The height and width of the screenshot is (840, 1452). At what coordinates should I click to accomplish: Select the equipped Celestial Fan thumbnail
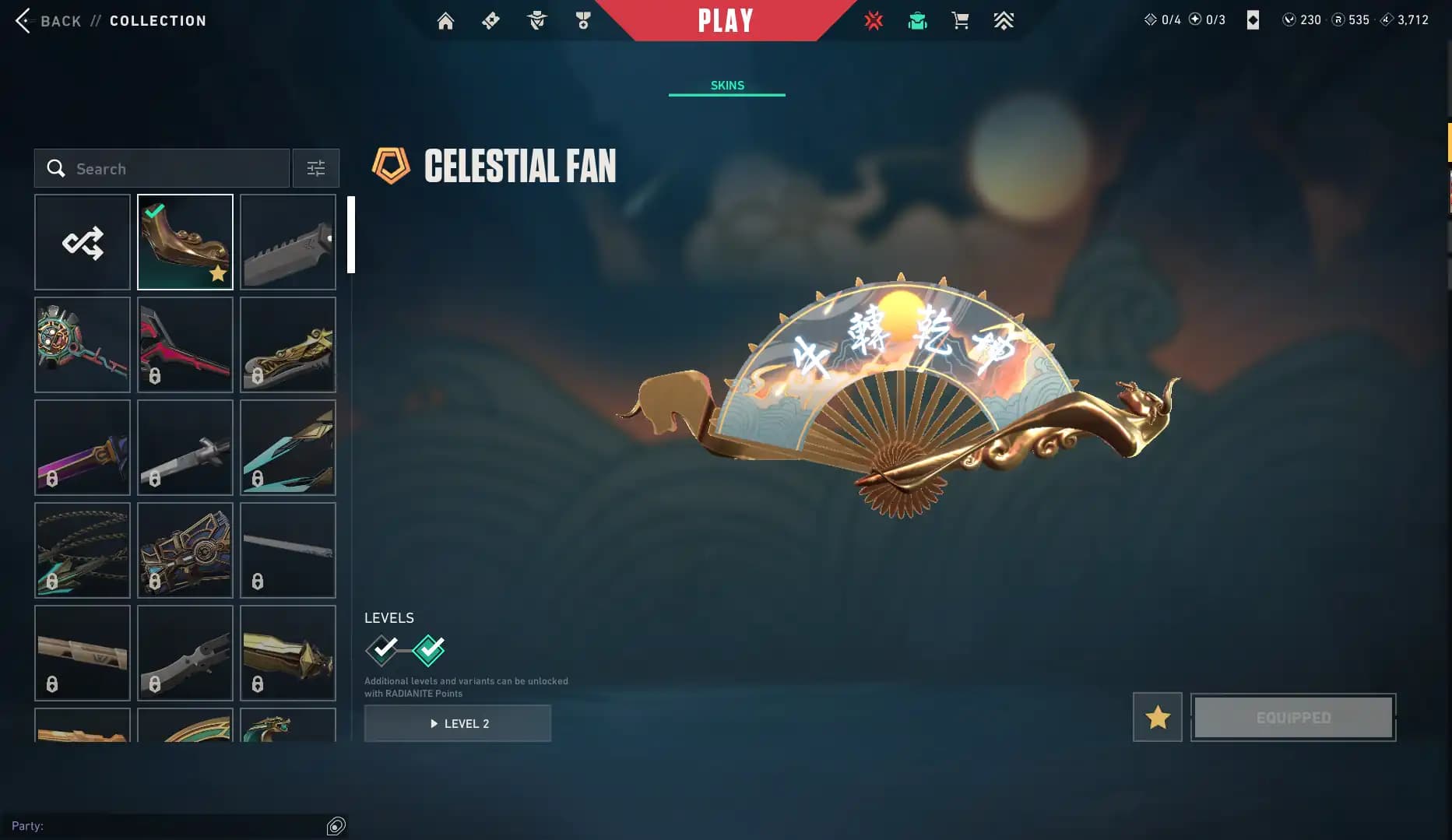(x=185, y=242)
